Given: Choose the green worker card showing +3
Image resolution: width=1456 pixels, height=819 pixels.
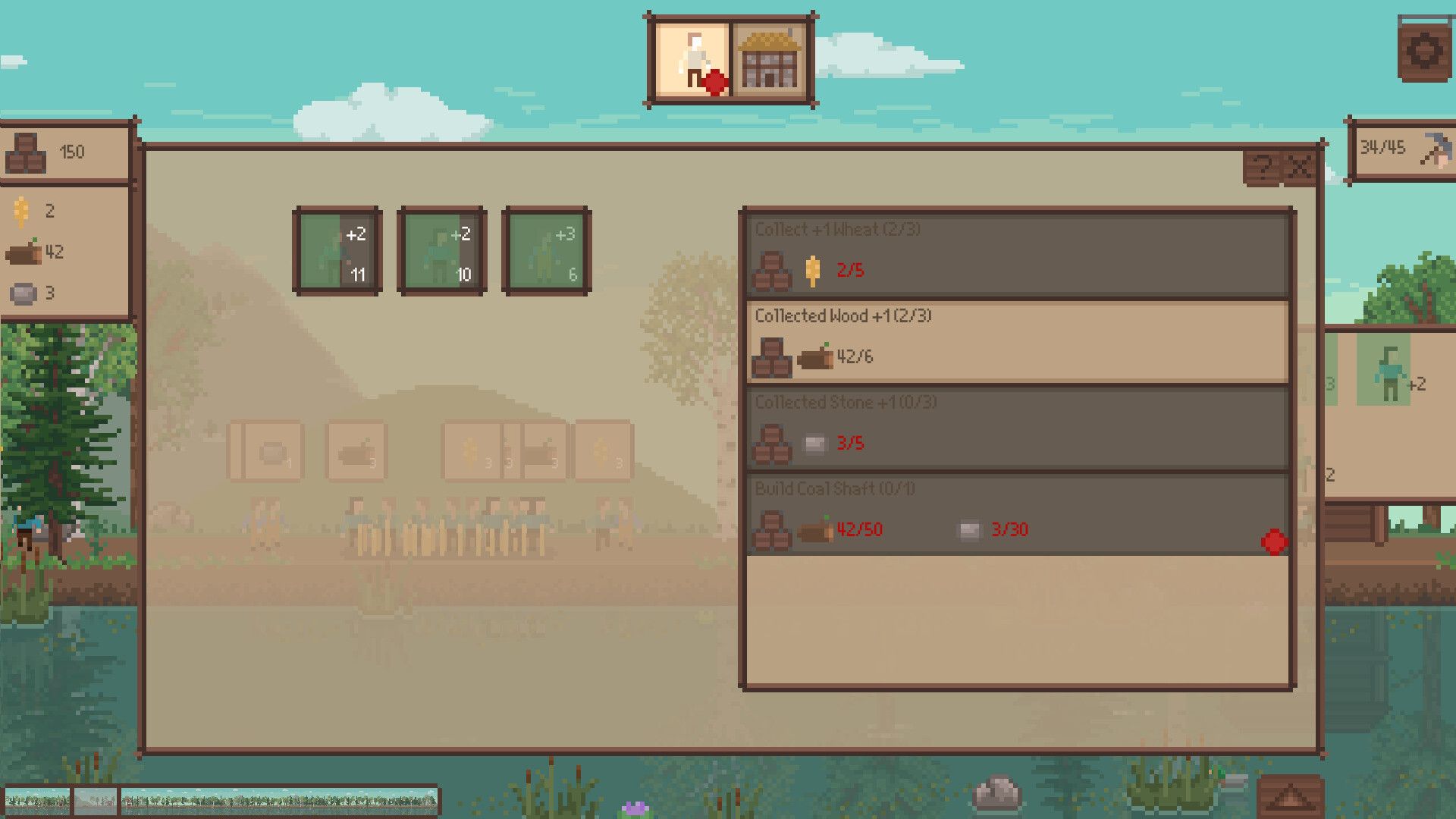Looking at the screenshot, I should (546, 251).
